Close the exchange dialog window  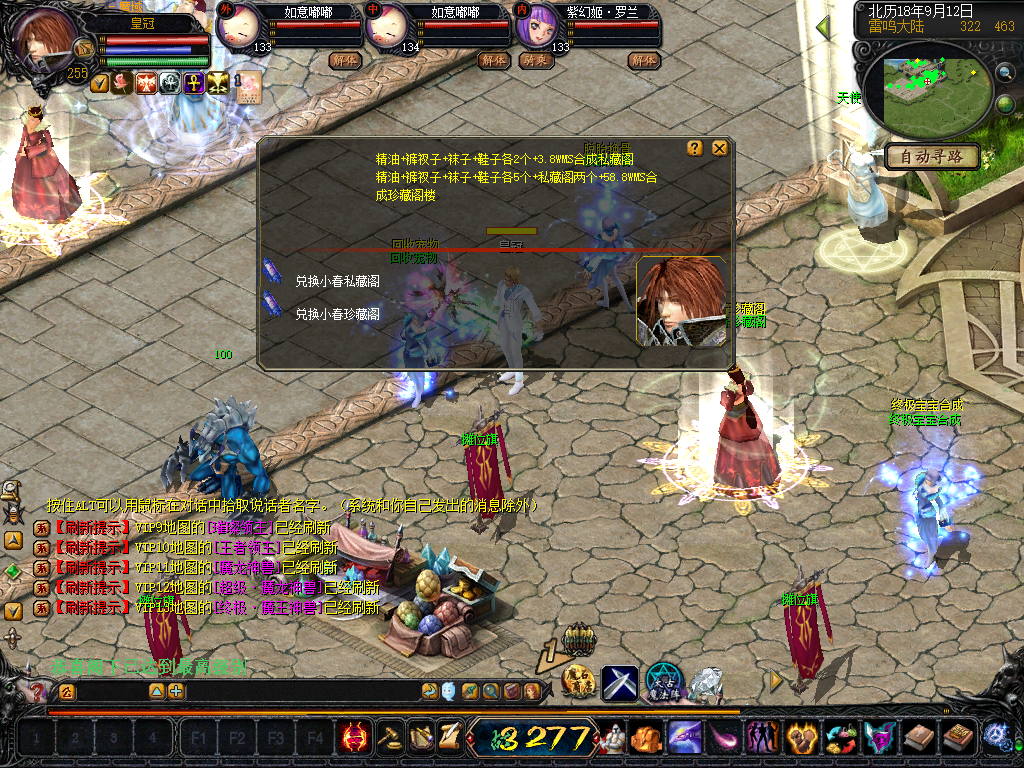pyautogui.click(x=719, y=148)
